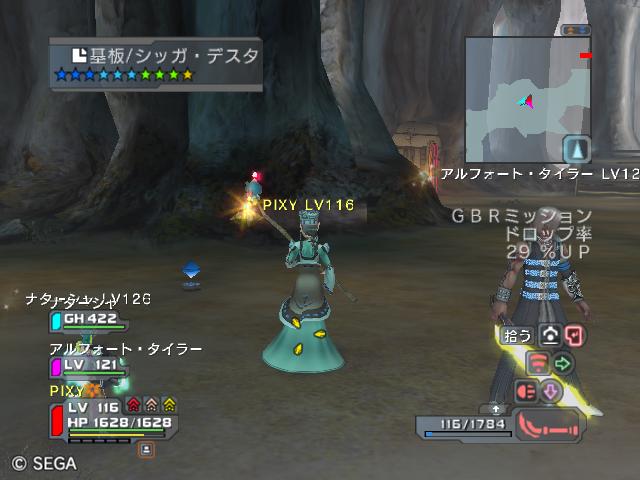Select the red wave-lines palette icon
Image resolution: width=640 pixels, height=480 pixels.
(x=538, y=363)
